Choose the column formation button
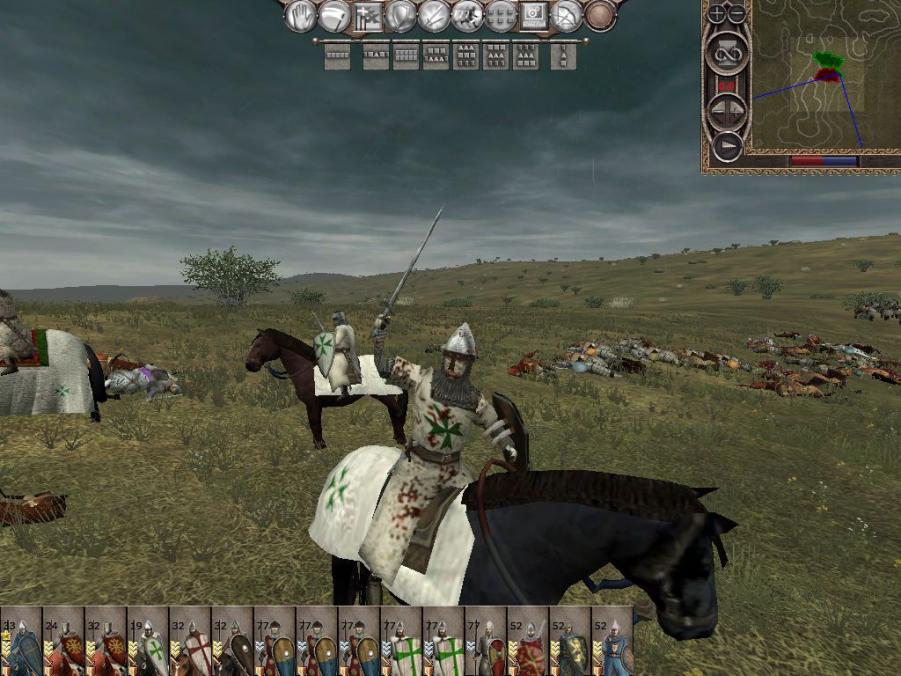This screenshot has height=676, width=901. (x=563, y=56)
